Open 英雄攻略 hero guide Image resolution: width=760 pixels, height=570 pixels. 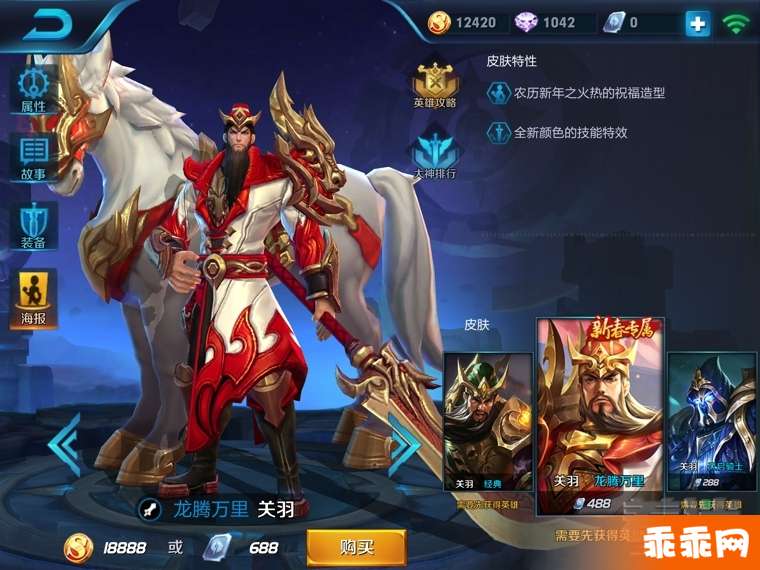[x=435, y=83]
